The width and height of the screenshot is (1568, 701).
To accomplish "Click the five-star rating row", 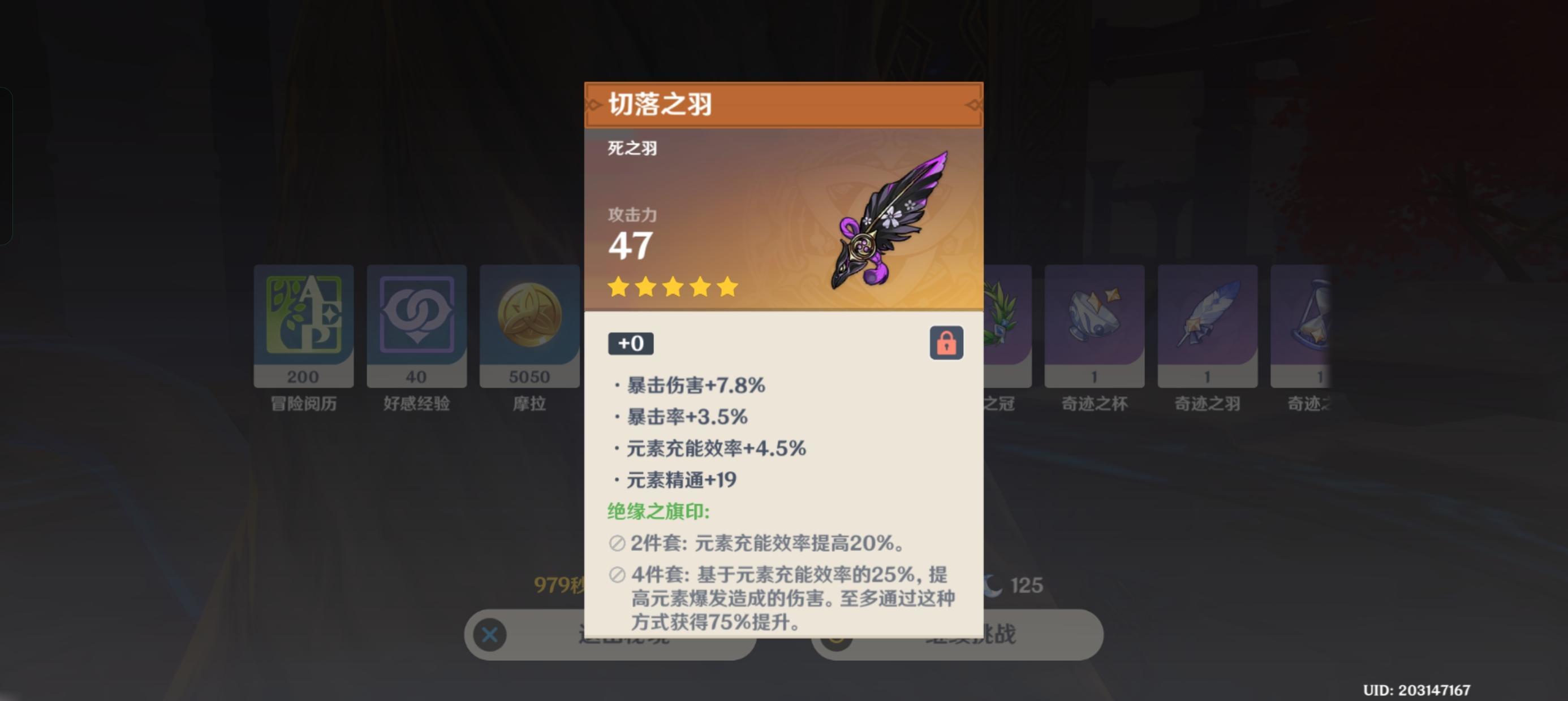I will click(x=671, y=287).
